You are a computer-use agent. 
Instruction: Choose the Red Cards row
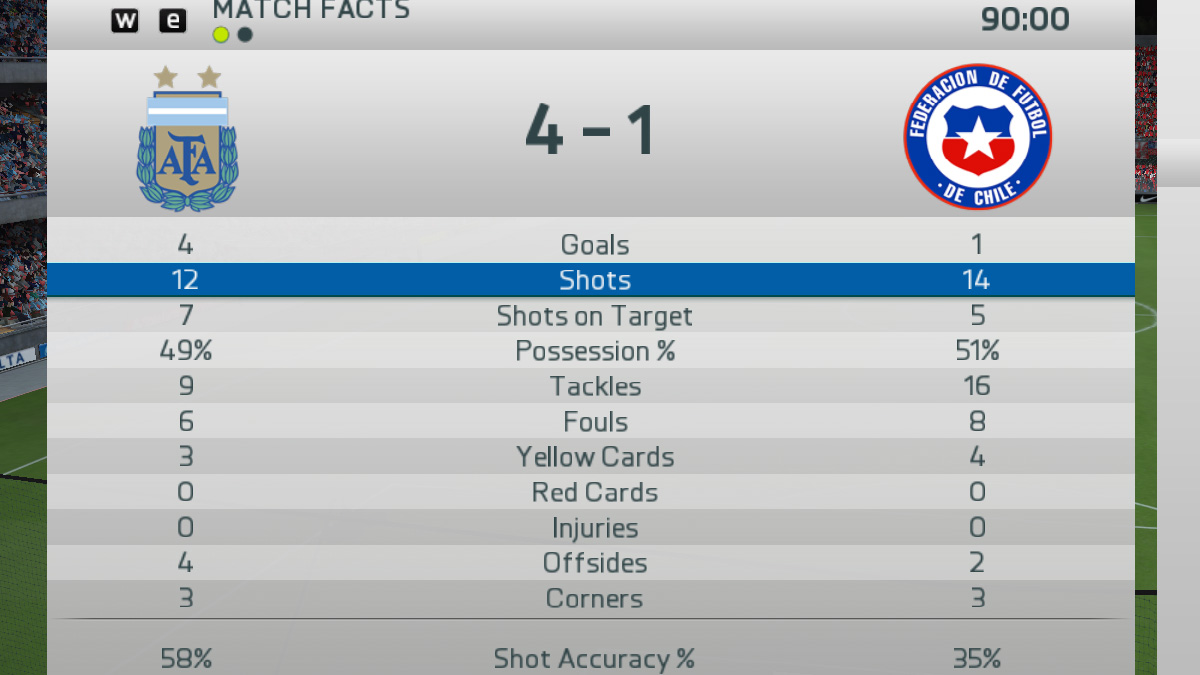595,492
